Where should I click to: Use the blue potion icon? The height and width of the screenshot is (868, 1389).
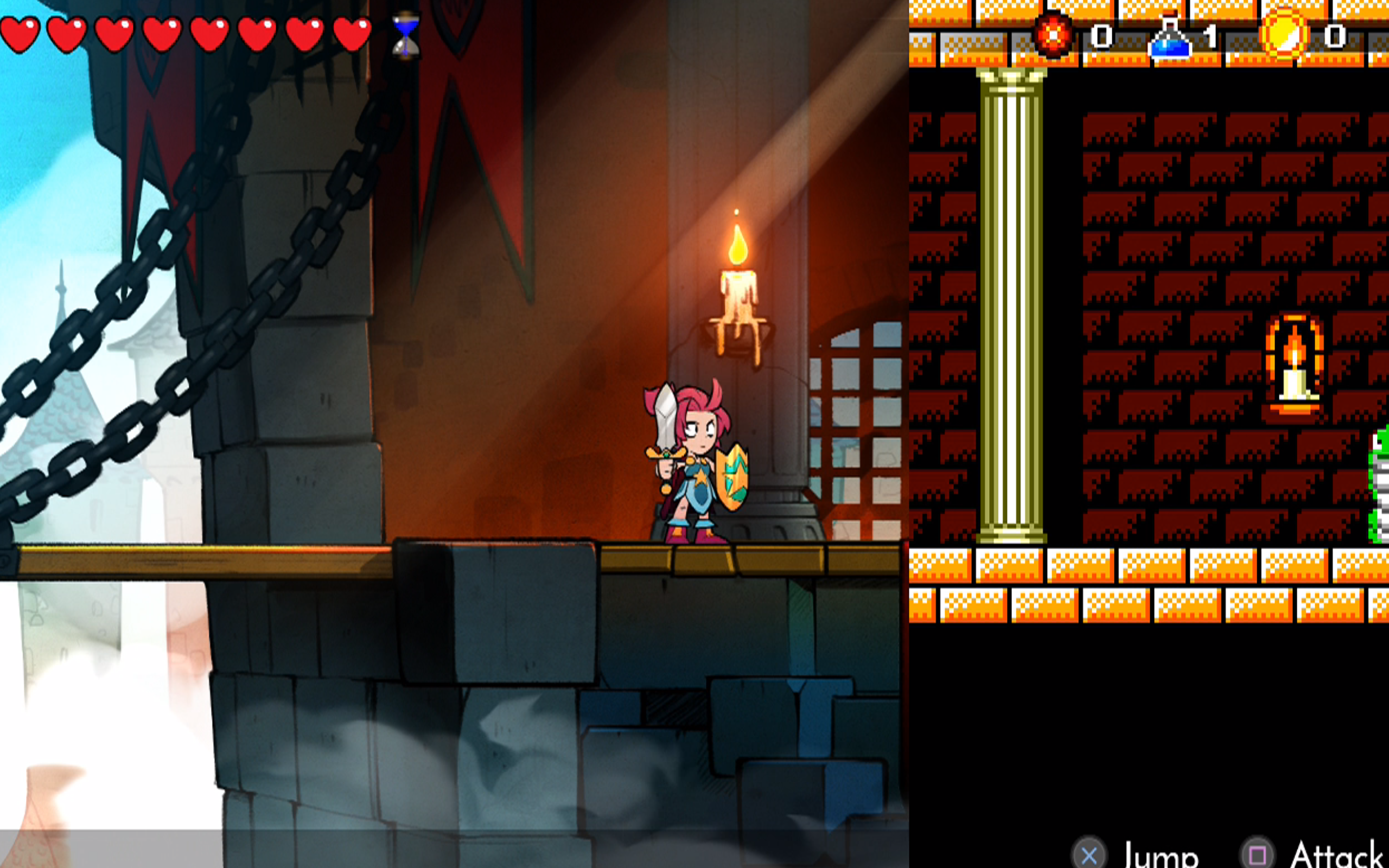click(1169, 37)
